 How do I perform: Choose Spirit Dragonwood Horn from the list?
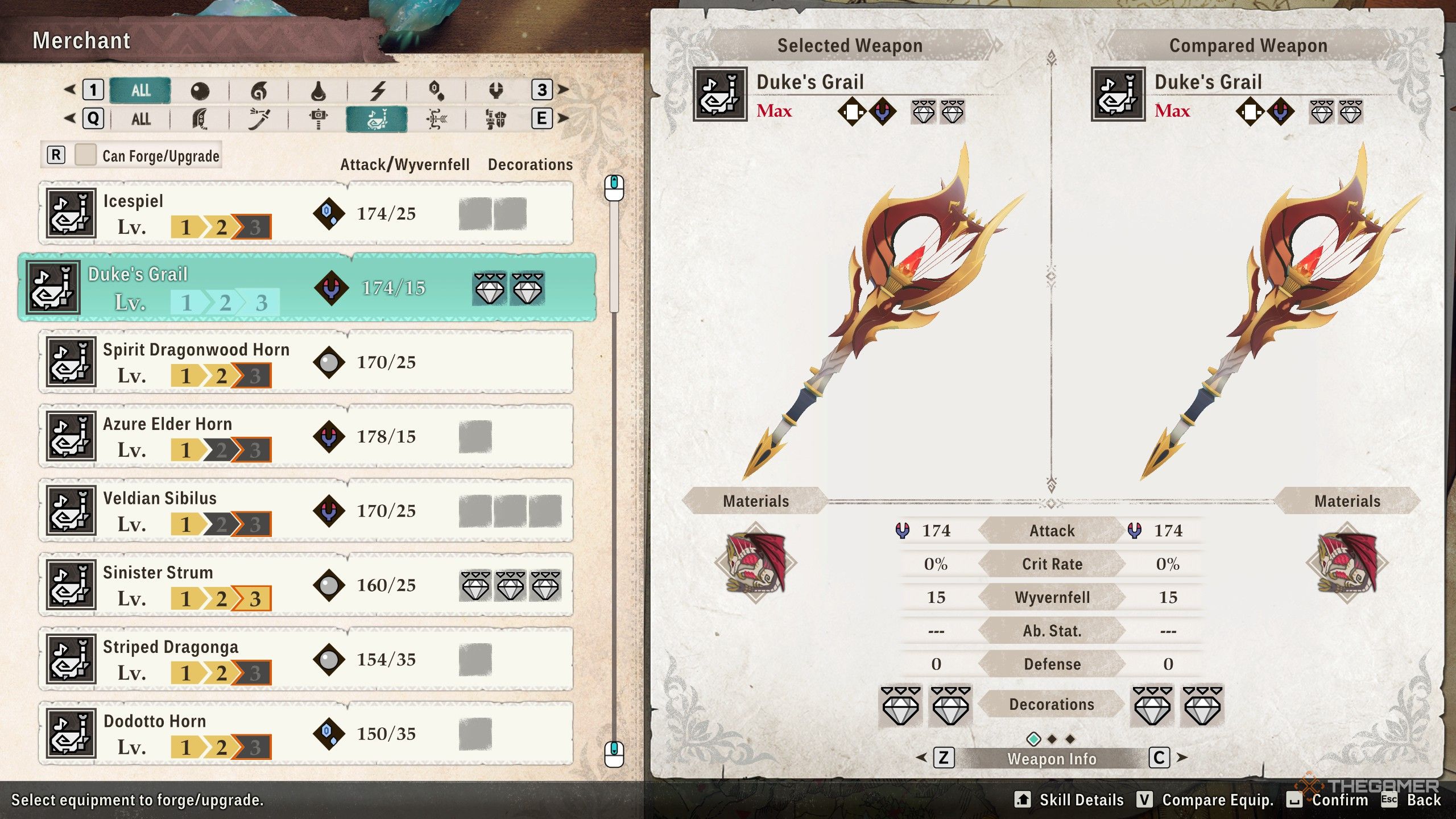coord(306,362)
